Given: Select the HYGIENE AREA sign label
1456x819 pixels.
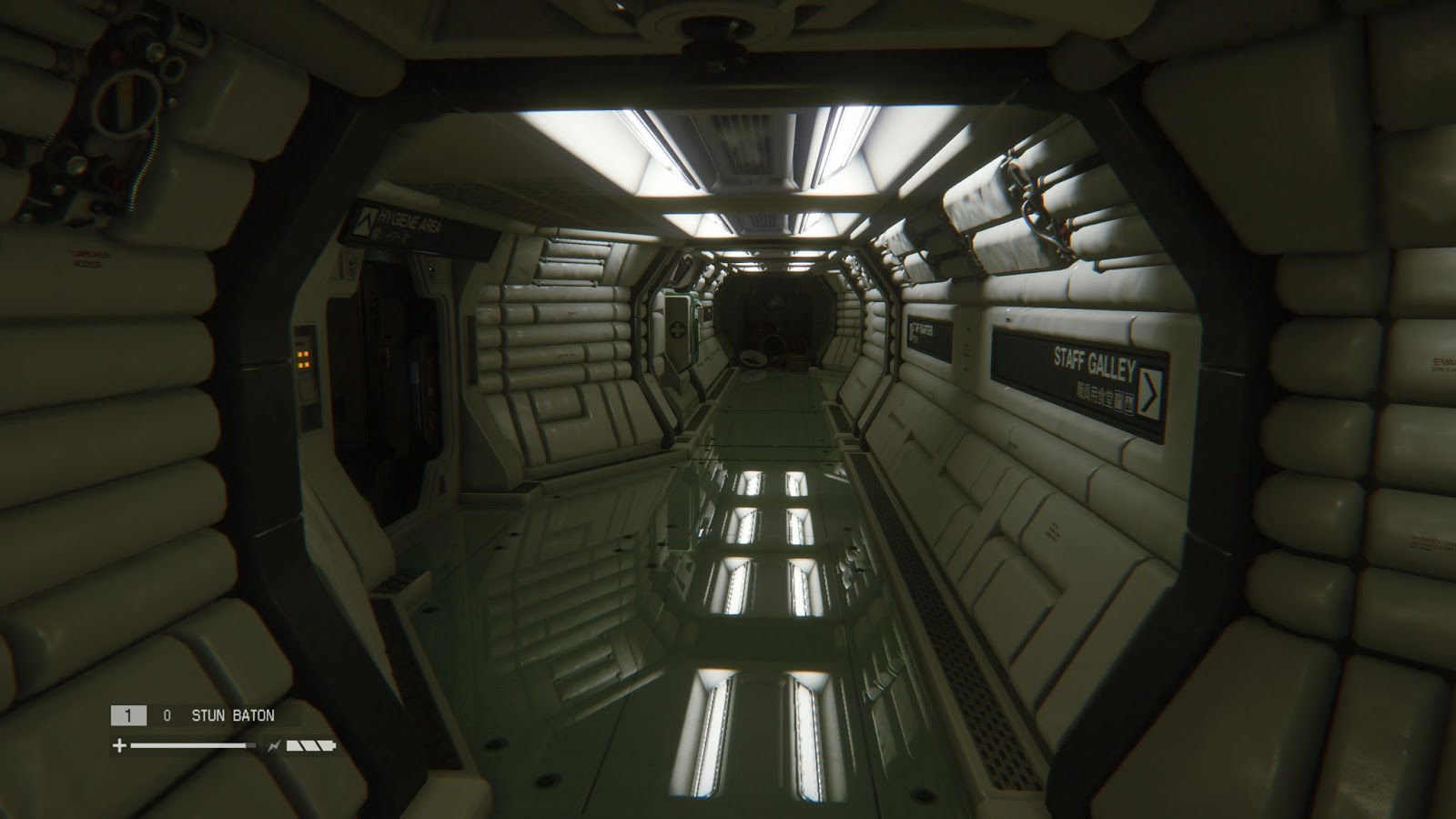Looking at the screenshot, I should point(408,220).
